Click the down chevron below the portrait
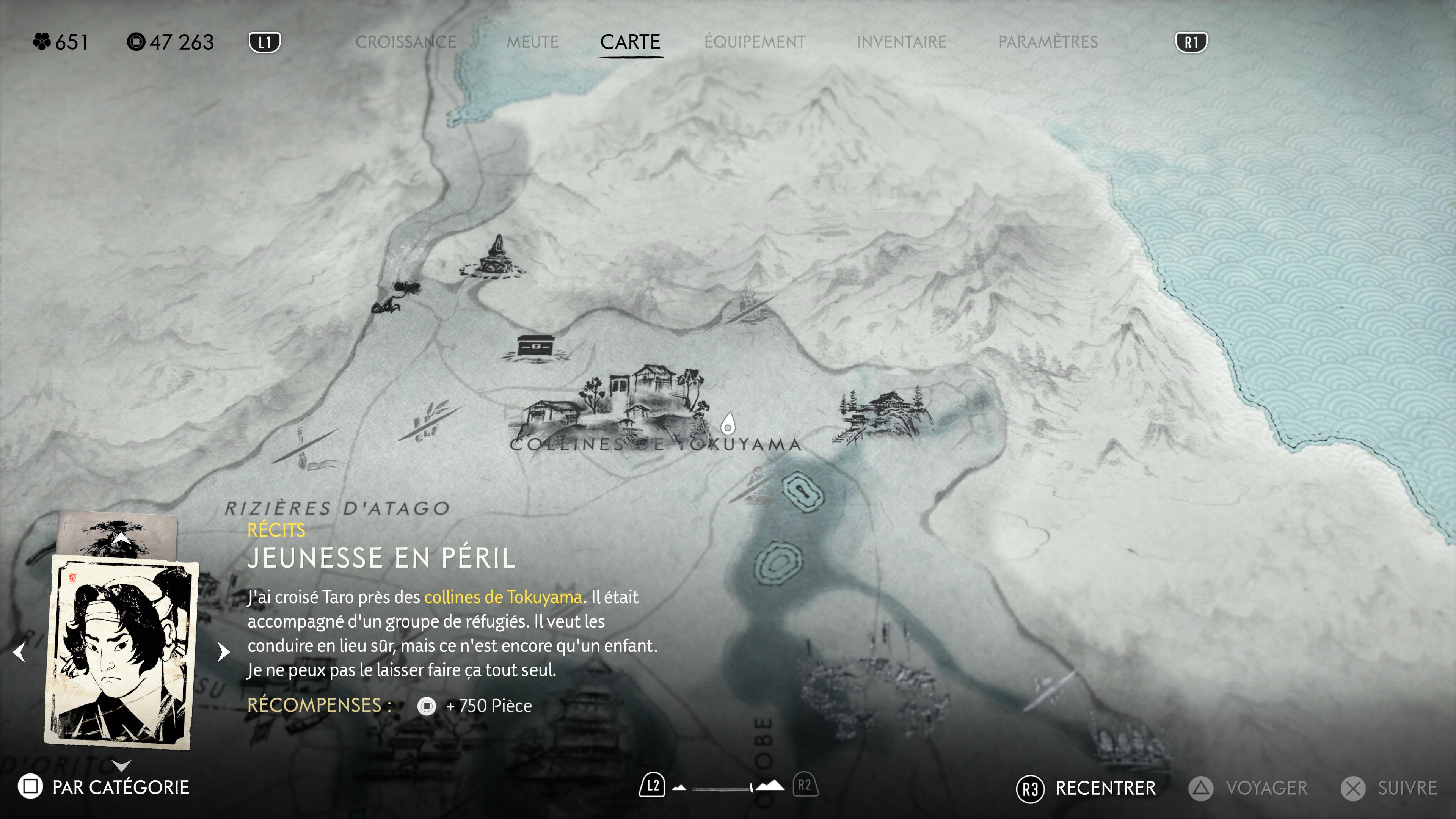Screen dimensions: 1456x819 click(121, 765)
